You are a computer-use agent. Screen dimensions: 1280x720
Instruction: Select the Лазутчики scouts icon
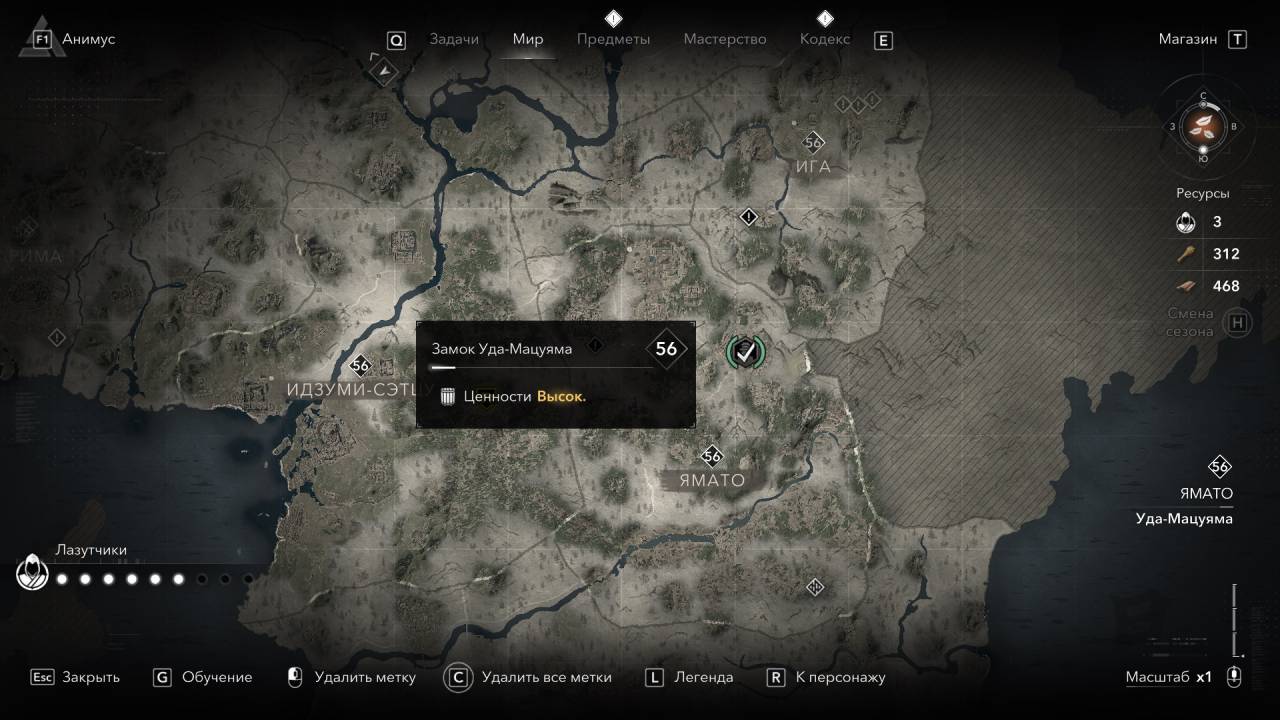[x=32, y=574]
